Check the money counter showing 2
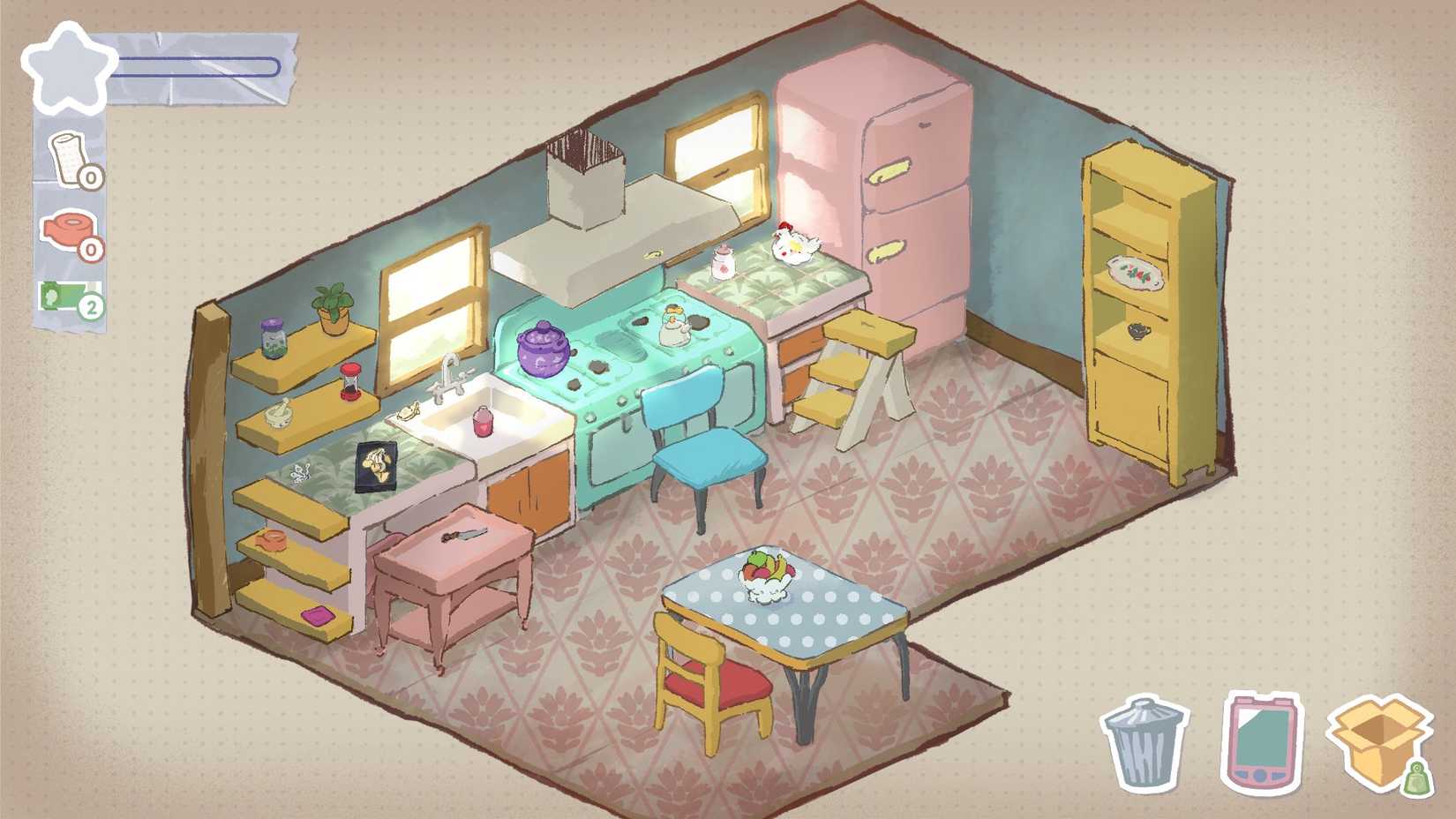Screen dimensions: 1456x819 click(x=71, y=303)
